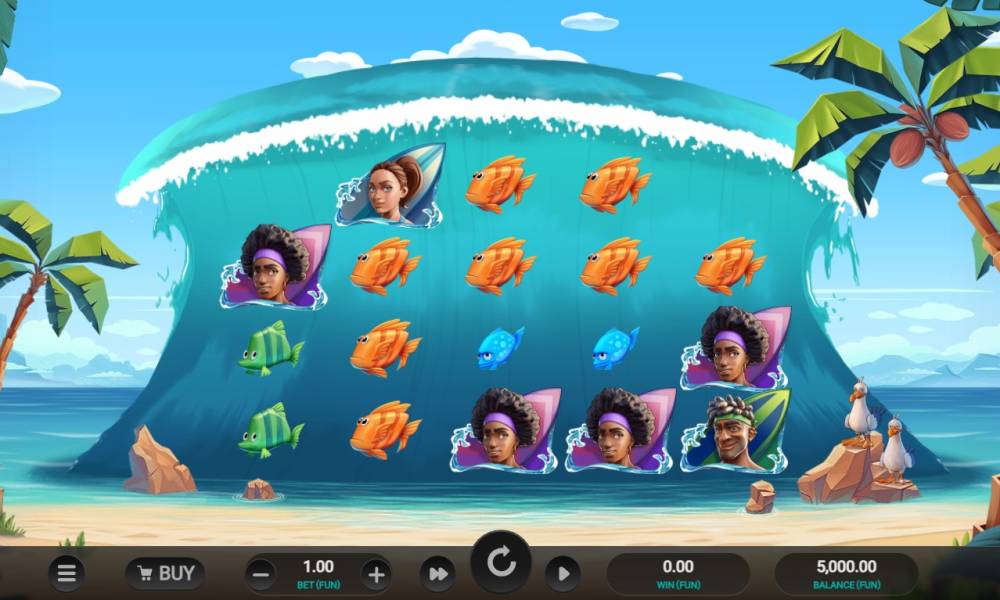Toggle the fast-forward turbo button
Image resolution: width=1000 pixels, height=600 pixels.
click(x=437, y=574)
